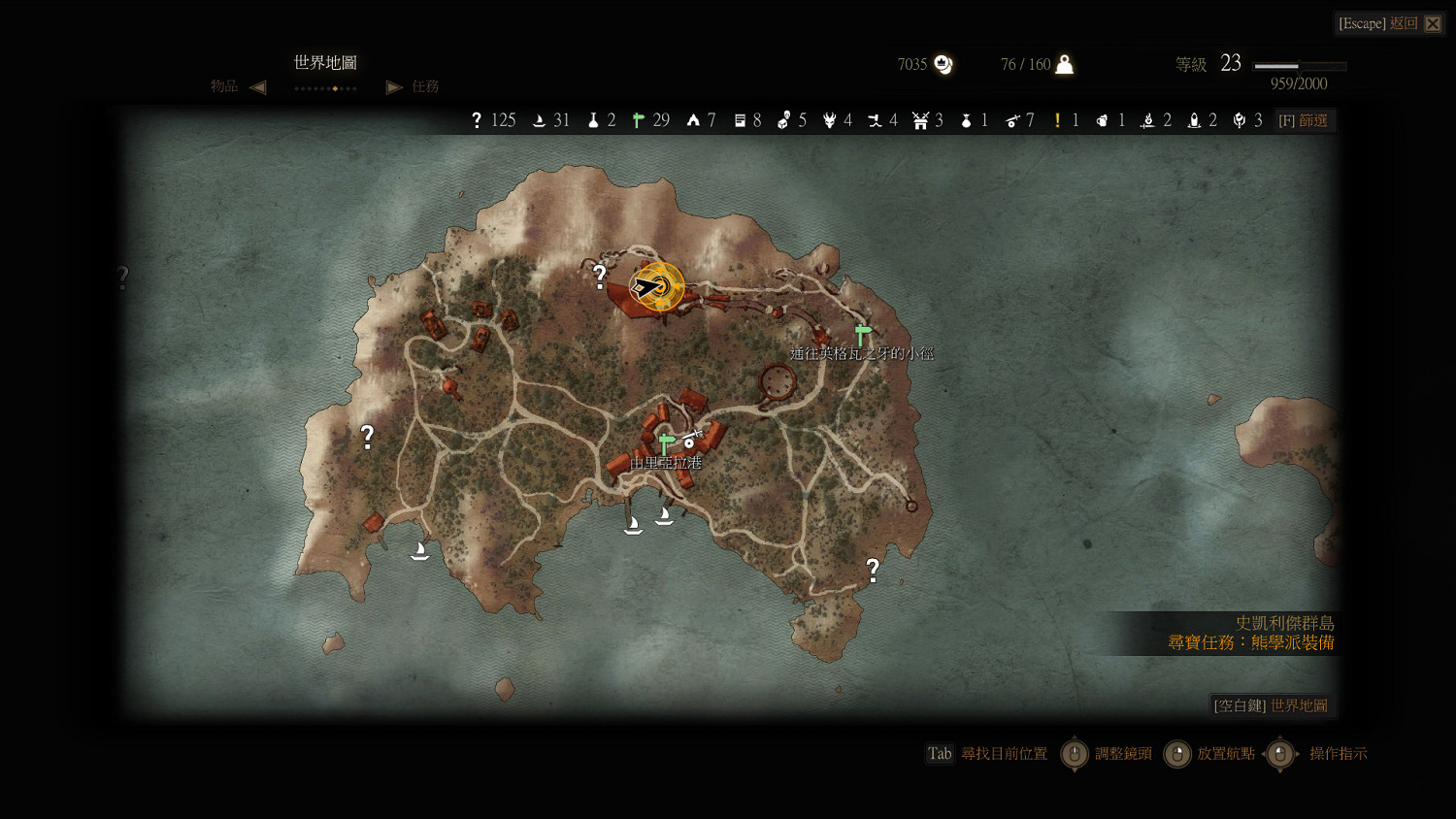Switch to the 物品 inventory tab
The width and height of the screenshot is (1456, 819).
pos(224,86)
